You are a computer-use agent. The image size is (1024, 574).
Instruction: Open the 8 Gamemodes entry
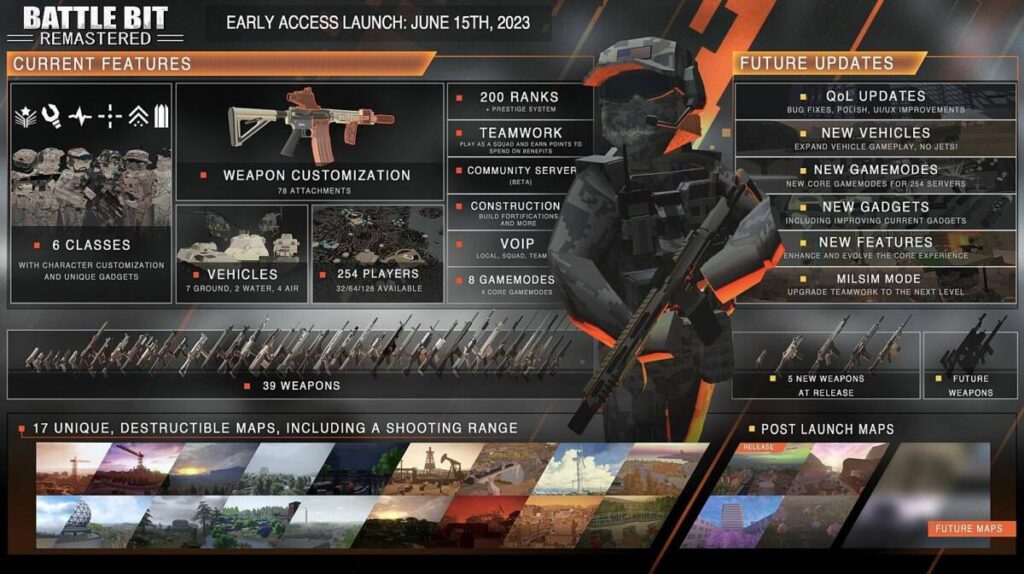(x=516, y=283)
